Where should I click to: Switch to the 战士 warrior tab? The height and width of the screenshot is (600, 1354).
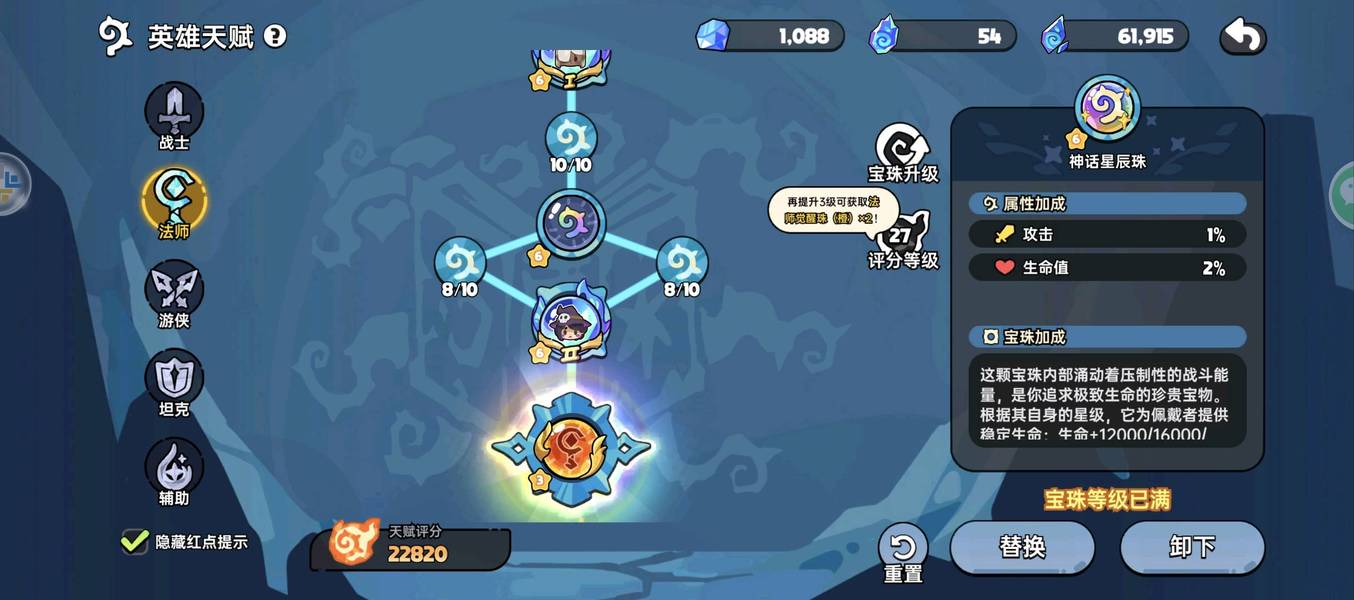pyautogui.click(x=174, y=112)
